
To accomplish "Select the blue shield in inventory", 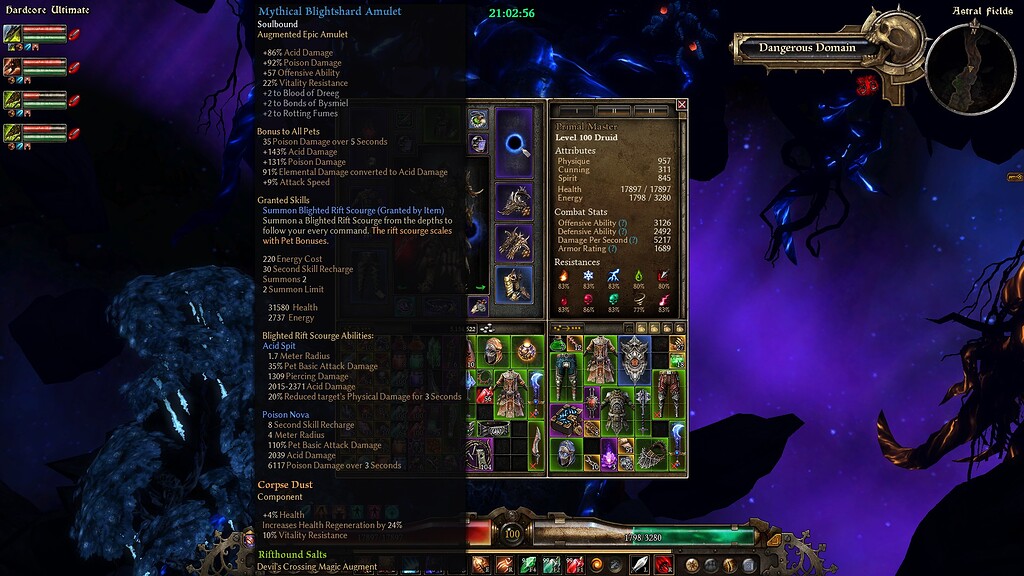I will coord(634,357).
